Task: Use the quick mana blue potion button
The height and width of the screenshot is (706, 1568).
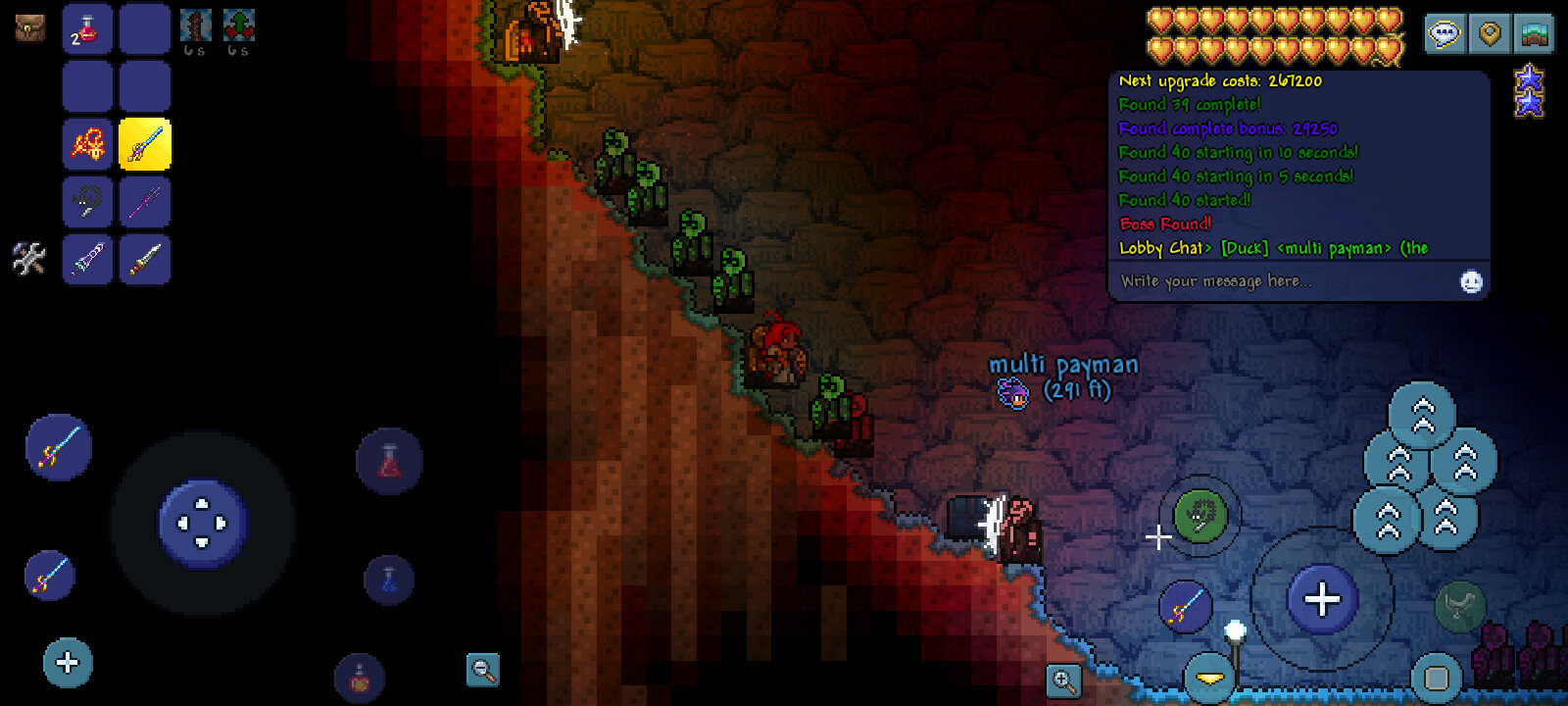Action: tap(389, 579)
